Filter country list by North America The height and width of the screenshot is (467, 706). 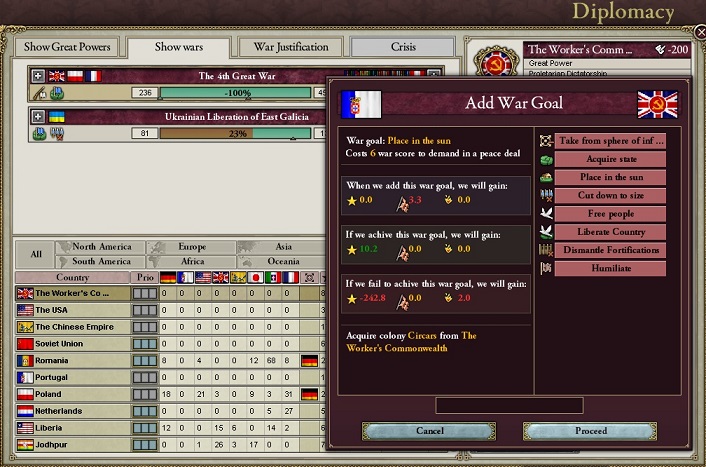101,247
